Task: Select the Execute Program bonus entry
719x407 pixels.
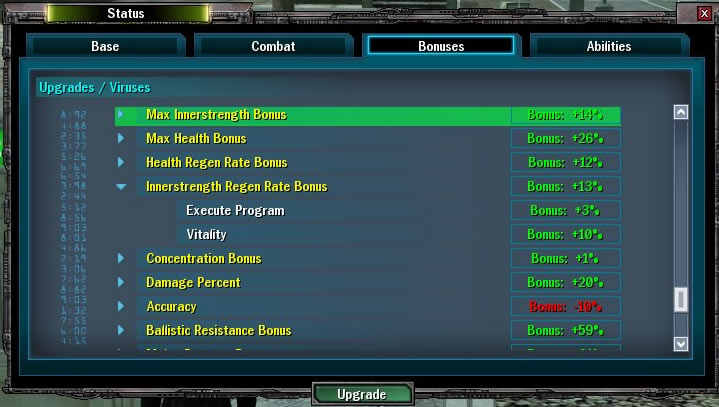Action: tap(235, 211)
